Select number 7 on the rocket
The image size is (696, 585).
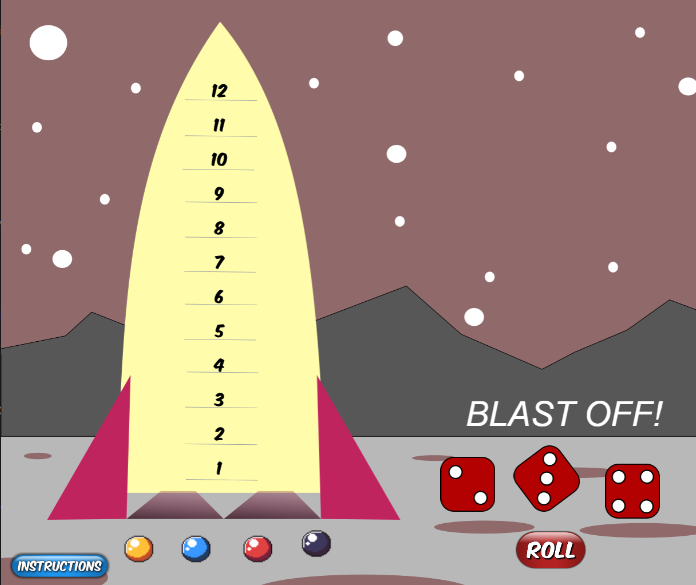point(219,263)
